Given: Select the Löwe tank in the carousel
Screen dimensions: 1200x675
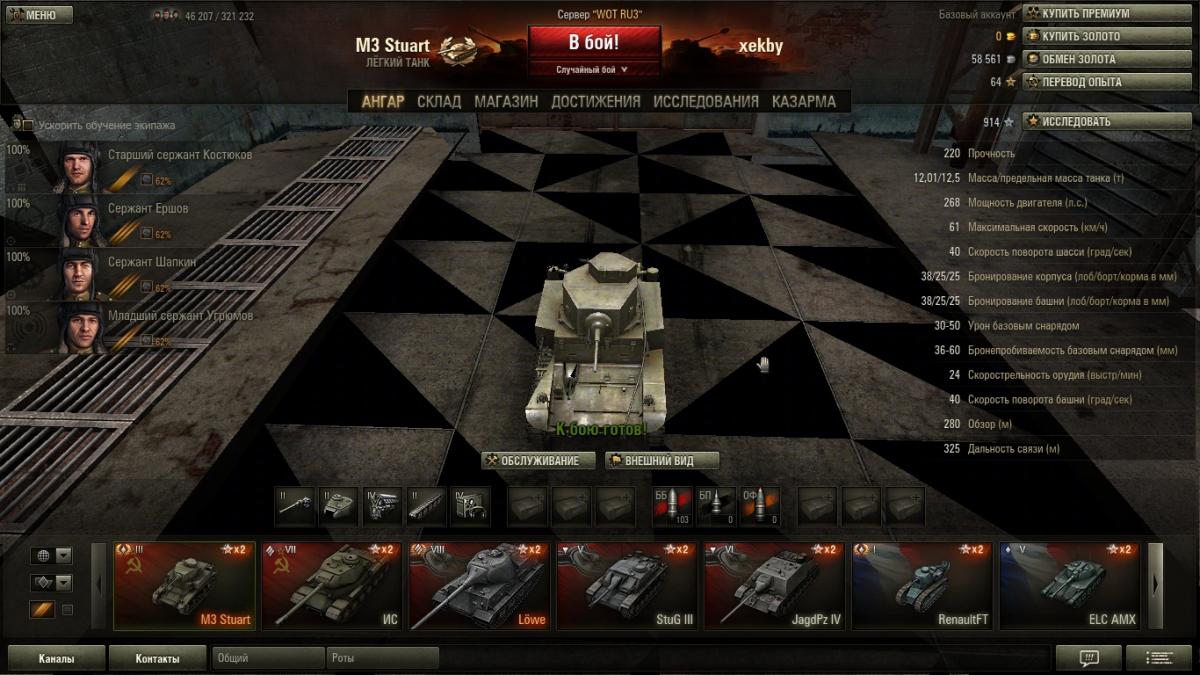Looking at the screenshot, I should point(478,587).
